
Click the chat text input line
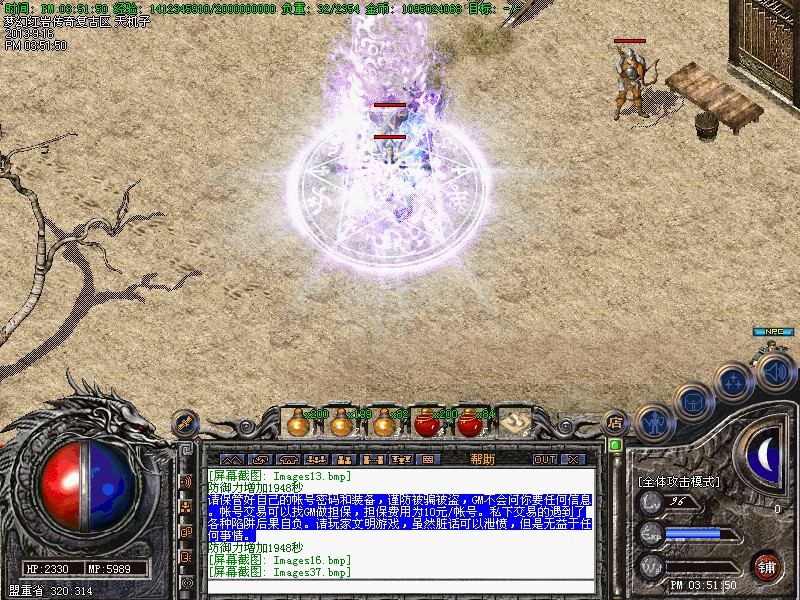click(400, 585)
